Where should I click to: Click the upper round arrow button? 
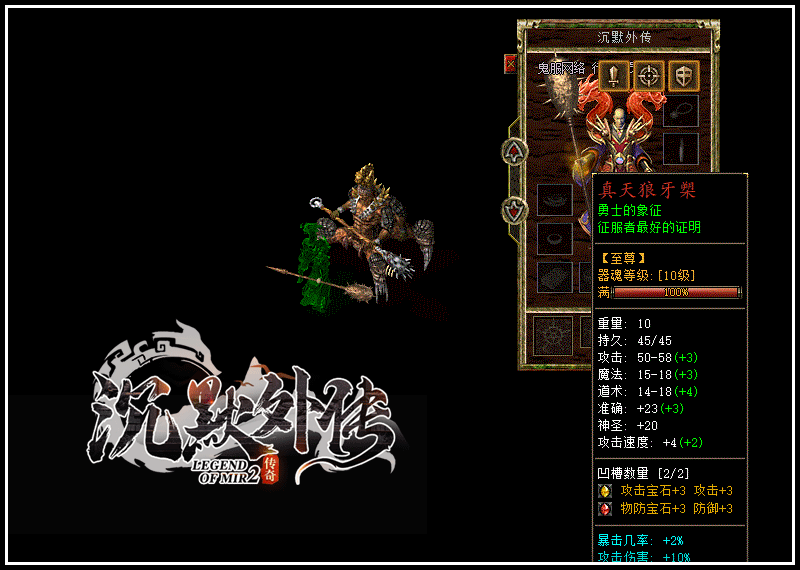coord(514,151)
